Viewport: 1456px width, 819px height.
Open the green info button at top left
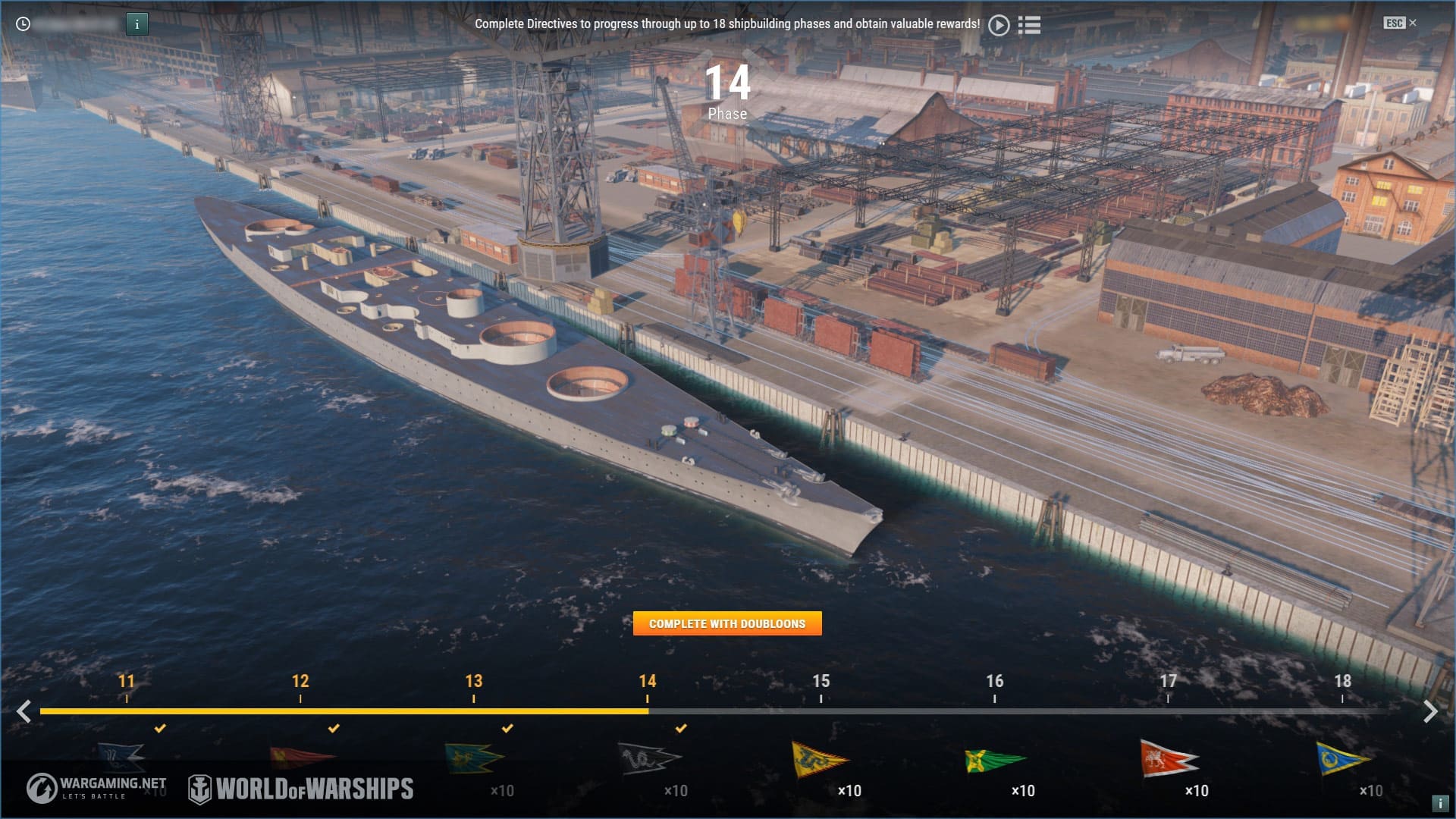(136, 24)
